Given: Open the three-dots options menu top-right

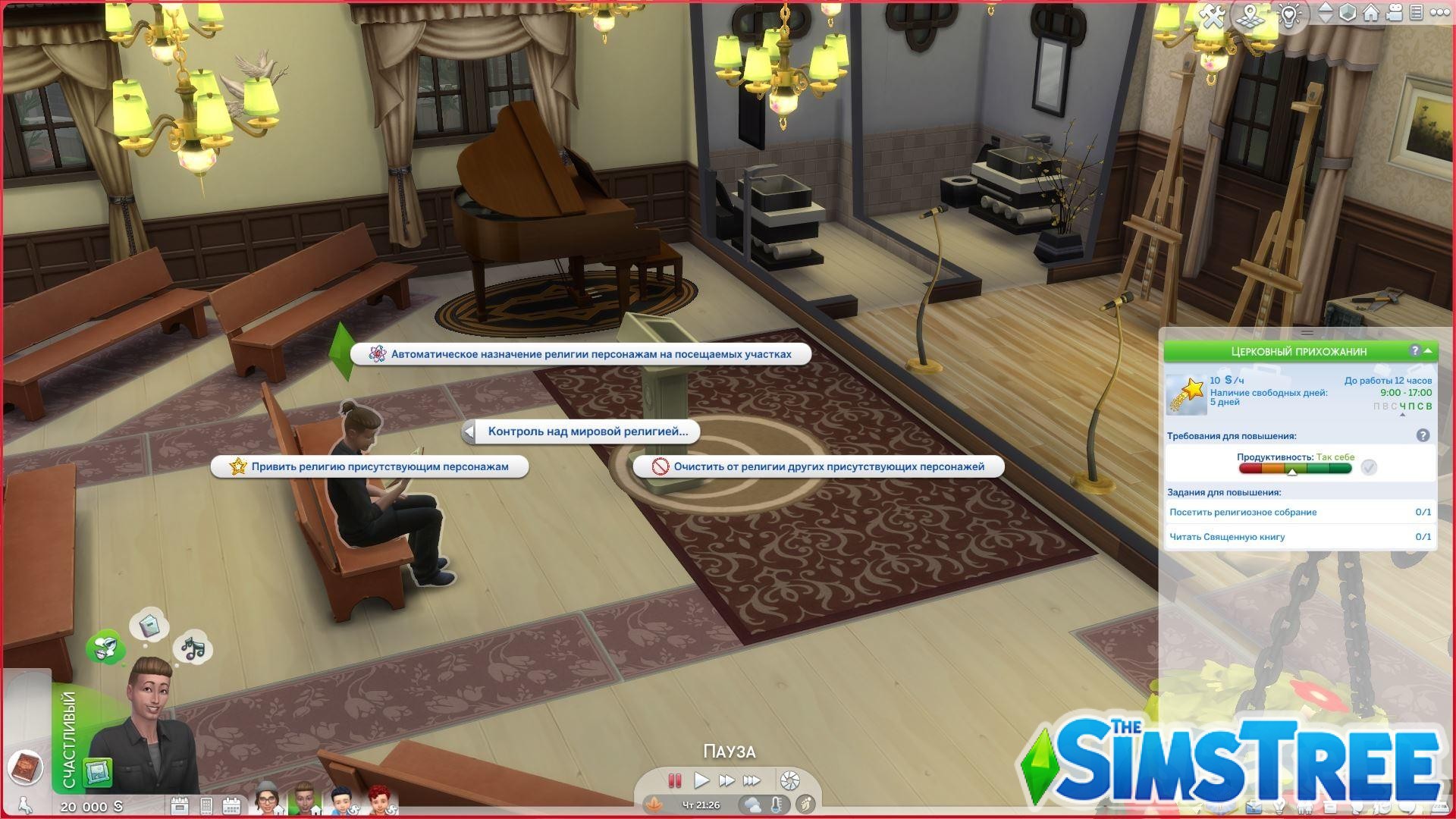Looking at the screenshot, I should [1442, 13].
